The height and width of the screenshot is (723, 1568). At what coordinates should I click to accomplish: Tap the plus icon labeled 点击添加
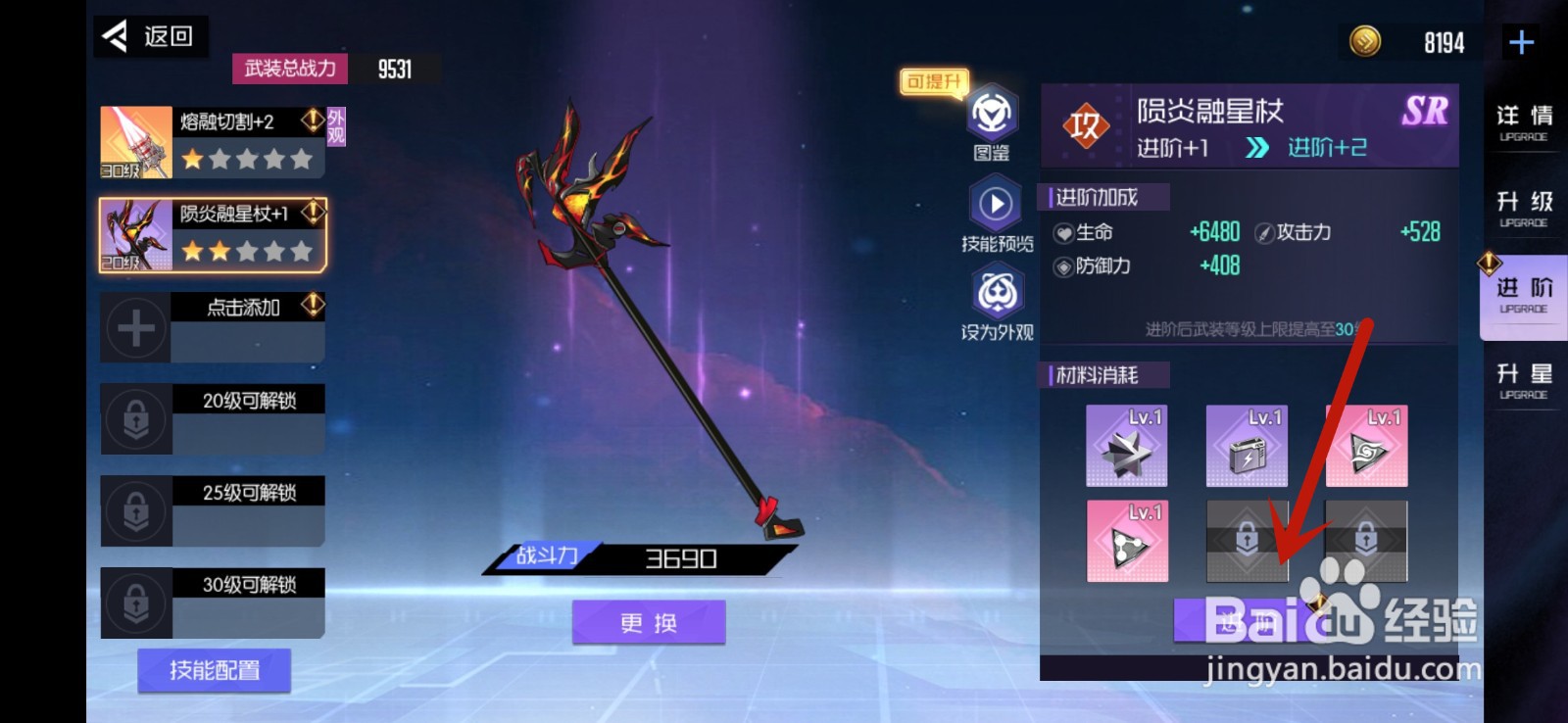pyautogui.click(x=135, y=326)
